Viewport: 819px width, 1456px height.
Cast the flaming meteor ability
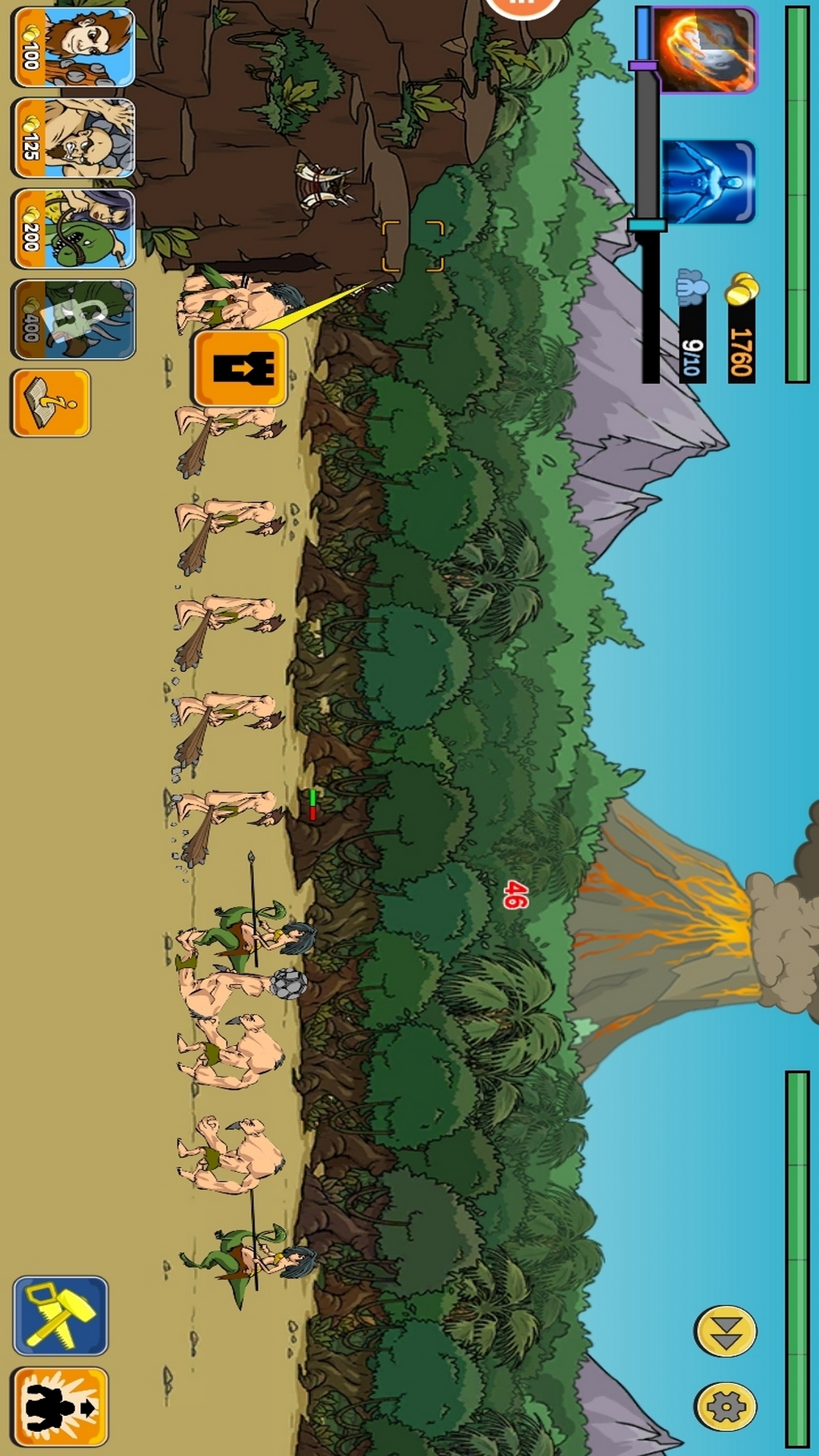(707, 50)
